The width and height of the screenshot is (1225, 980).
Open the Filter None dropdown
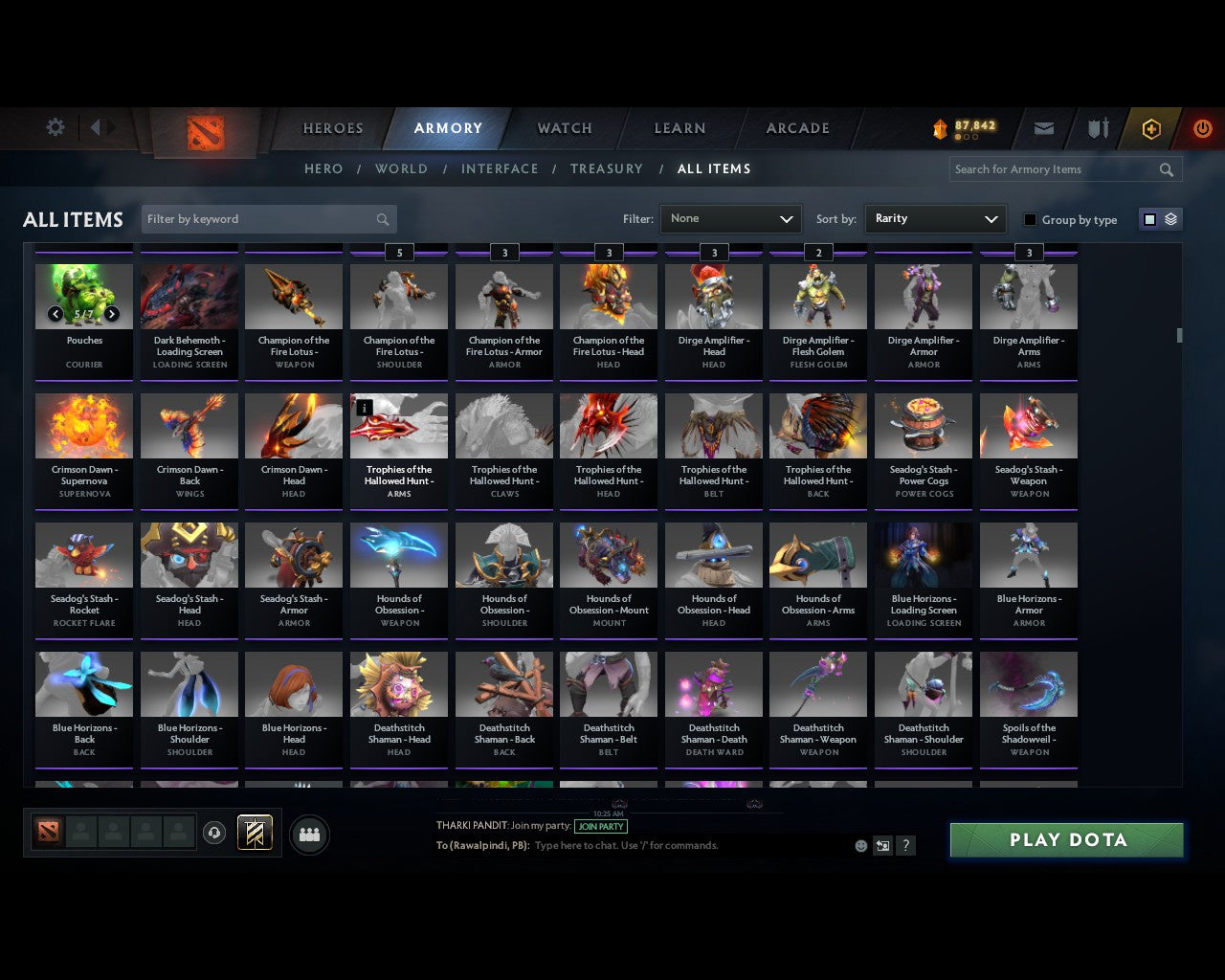[730, 218]
